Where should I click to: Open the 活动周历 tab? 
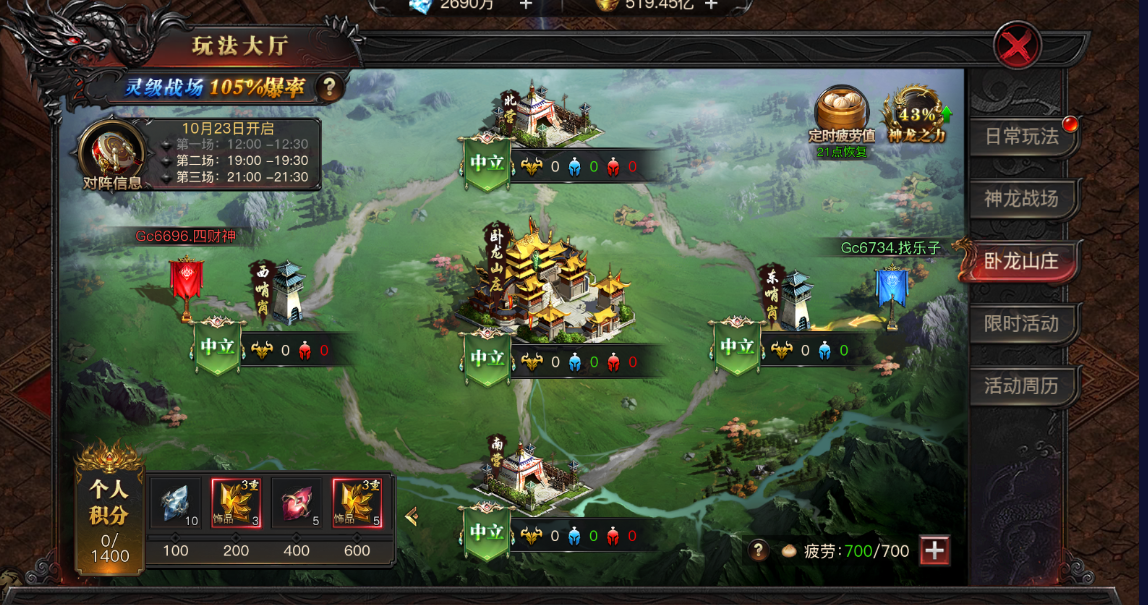pos(1021,386)
